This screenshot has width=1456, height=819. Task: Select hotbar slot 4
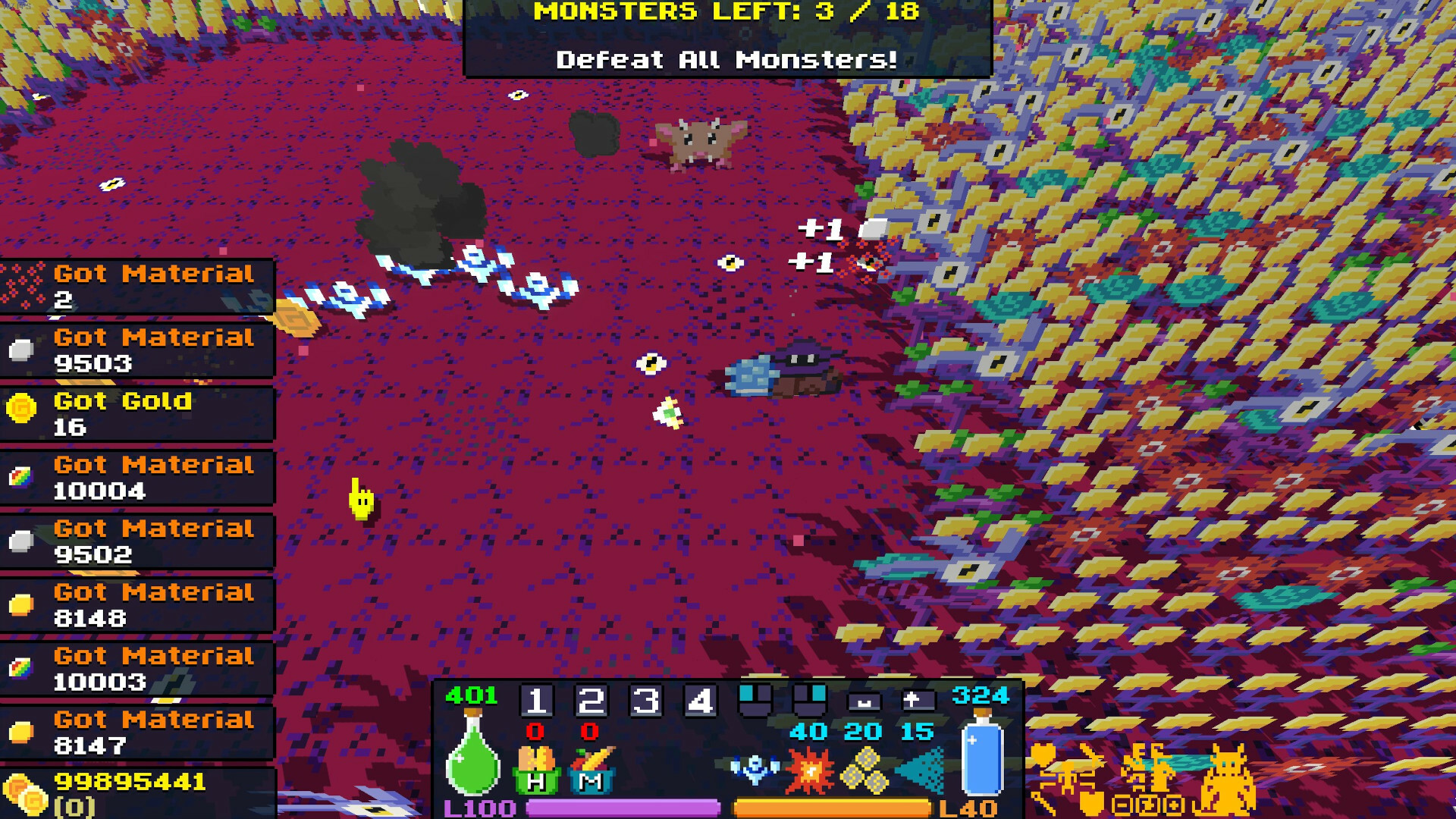[700, 701]
